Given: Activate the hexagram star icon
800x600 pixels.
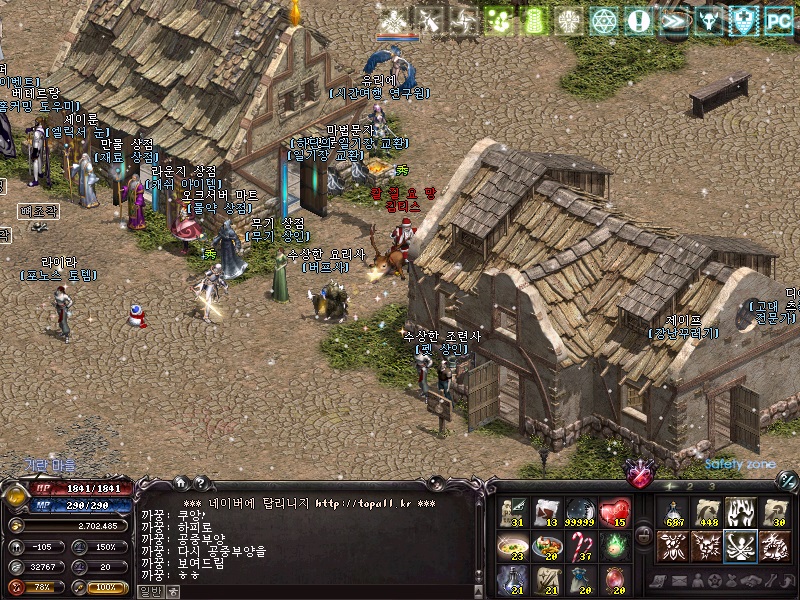Looking at the screenshot, I should (x=603, y=19).
